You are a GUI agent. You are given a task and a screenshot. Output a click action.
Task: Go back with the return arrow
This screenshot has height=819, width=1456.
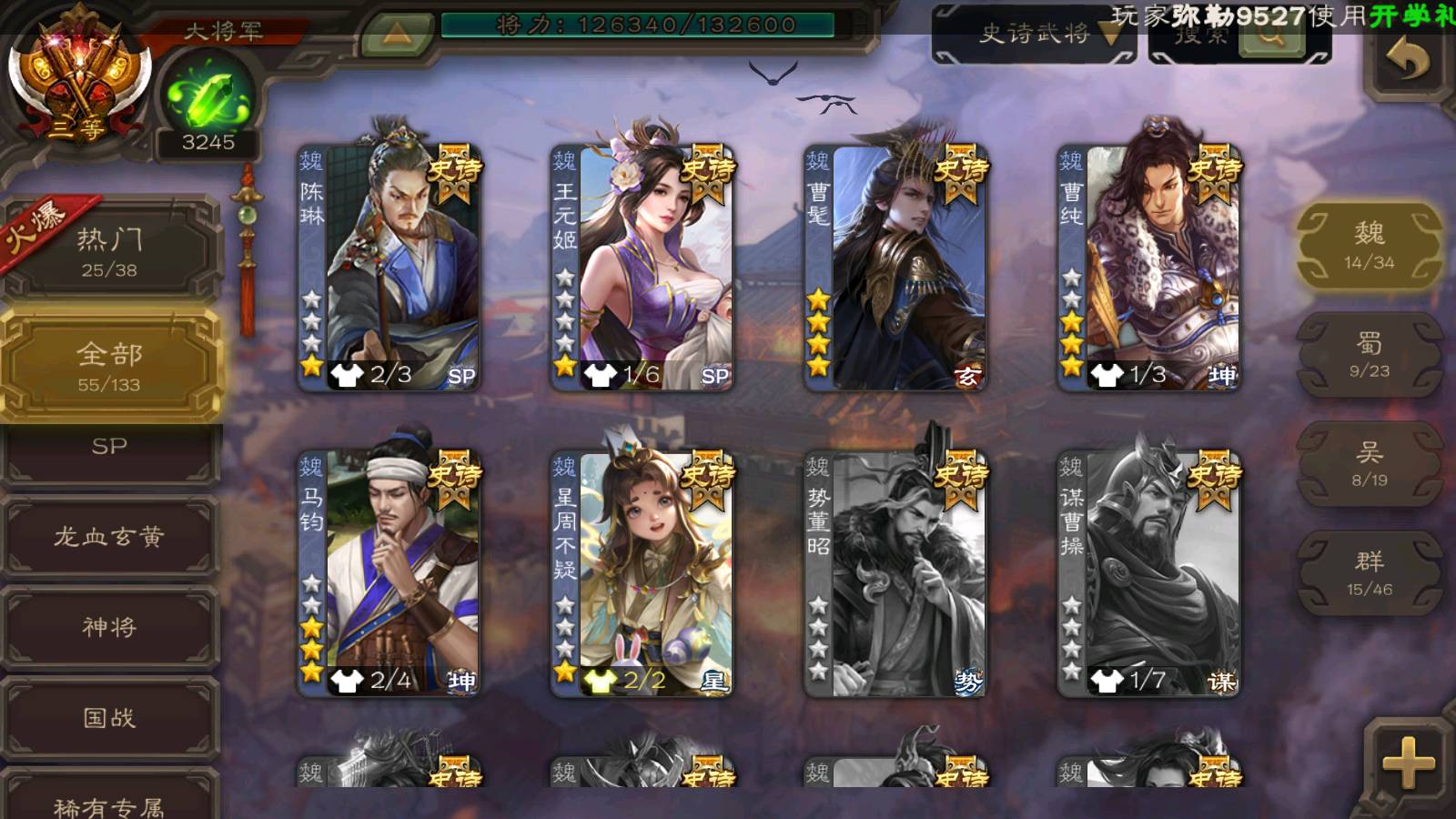[1408, 61]
